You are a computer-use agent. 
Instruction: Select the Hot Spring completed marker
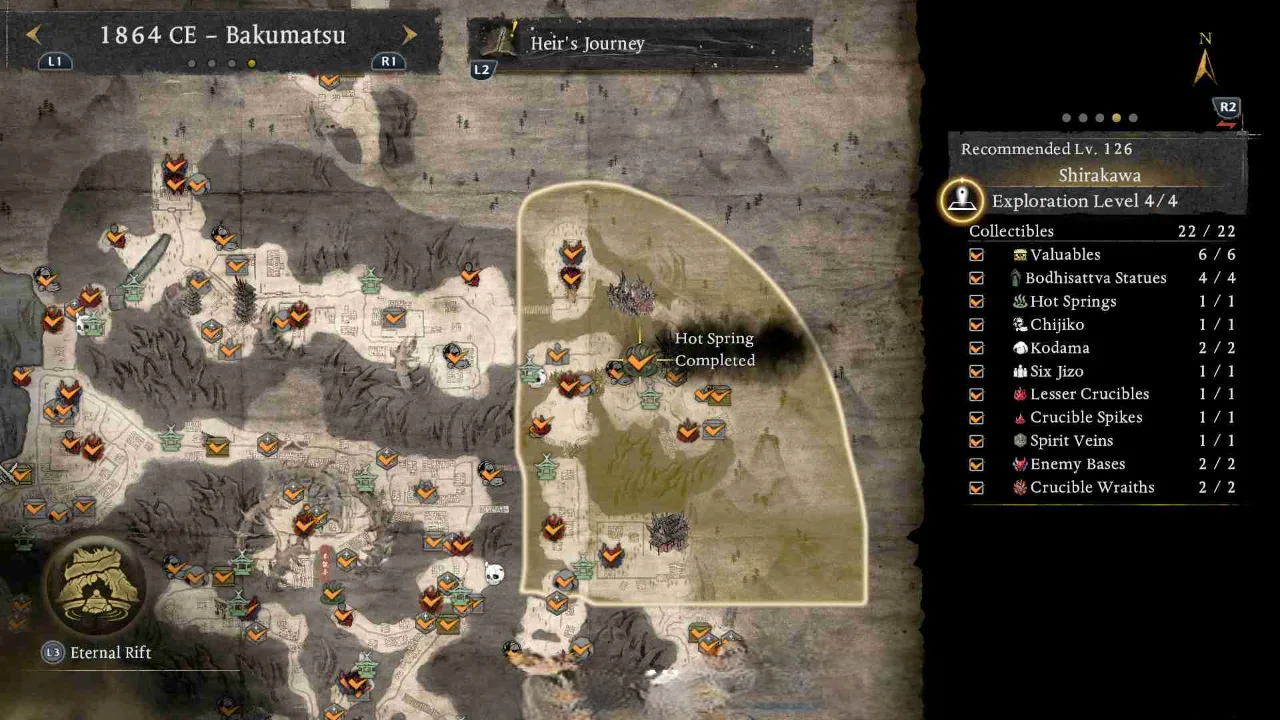click(x=640, y=360)
